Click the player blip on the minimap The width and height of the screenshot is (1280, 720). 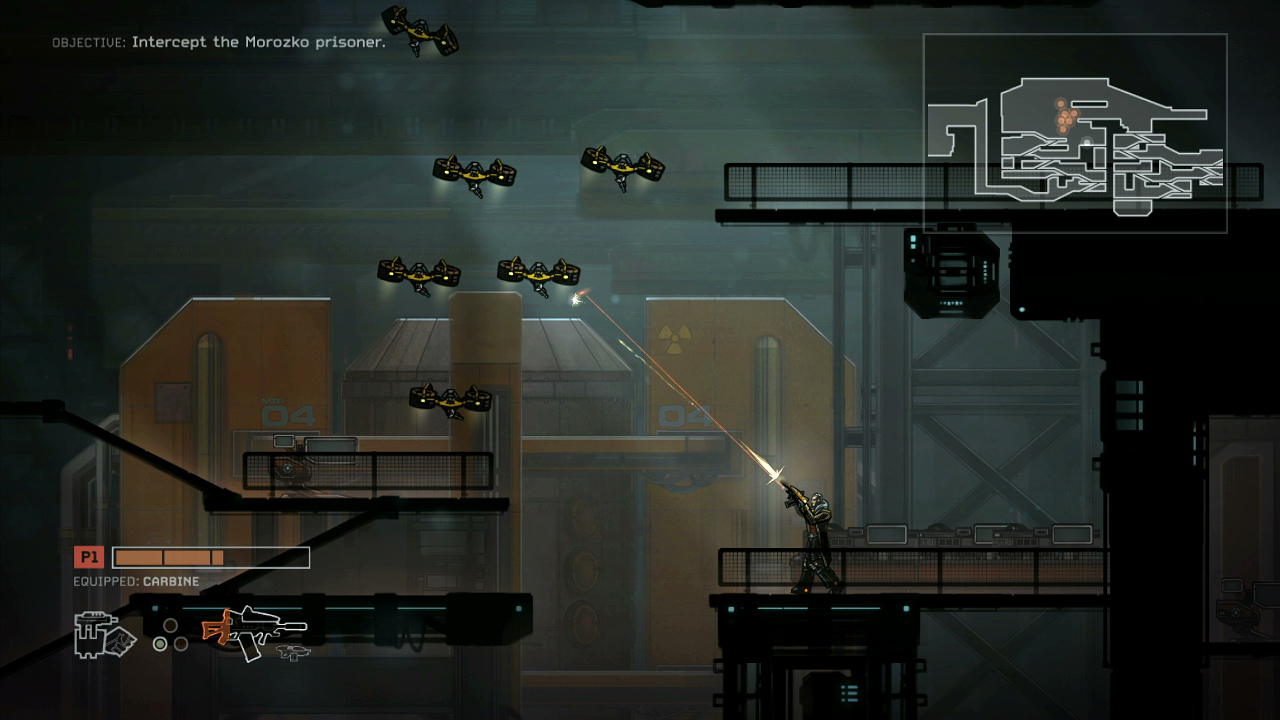coord(1086,142)
